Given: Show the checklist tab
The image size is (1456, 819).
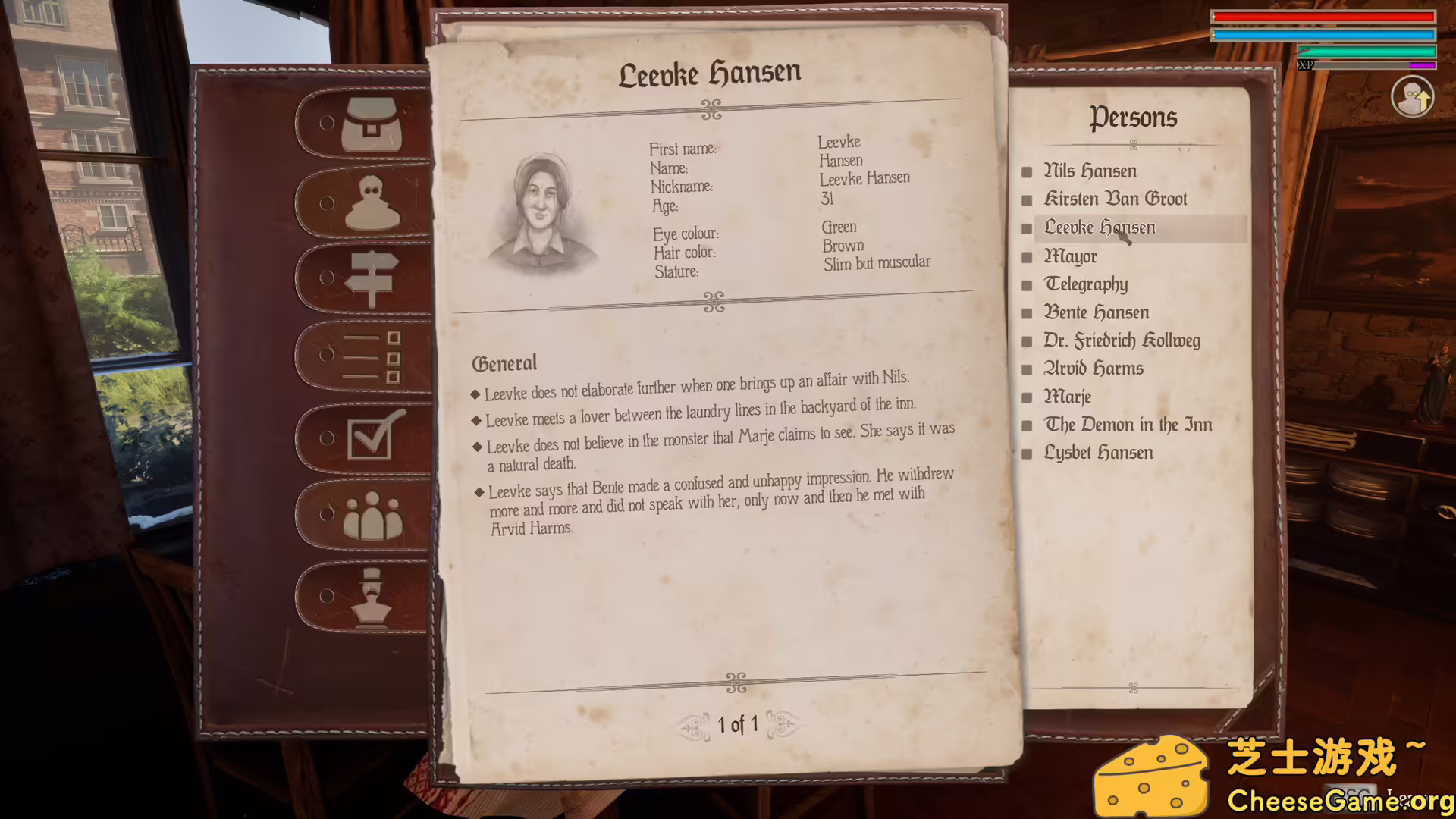Looking at the screenshot, I should [371, 356].
